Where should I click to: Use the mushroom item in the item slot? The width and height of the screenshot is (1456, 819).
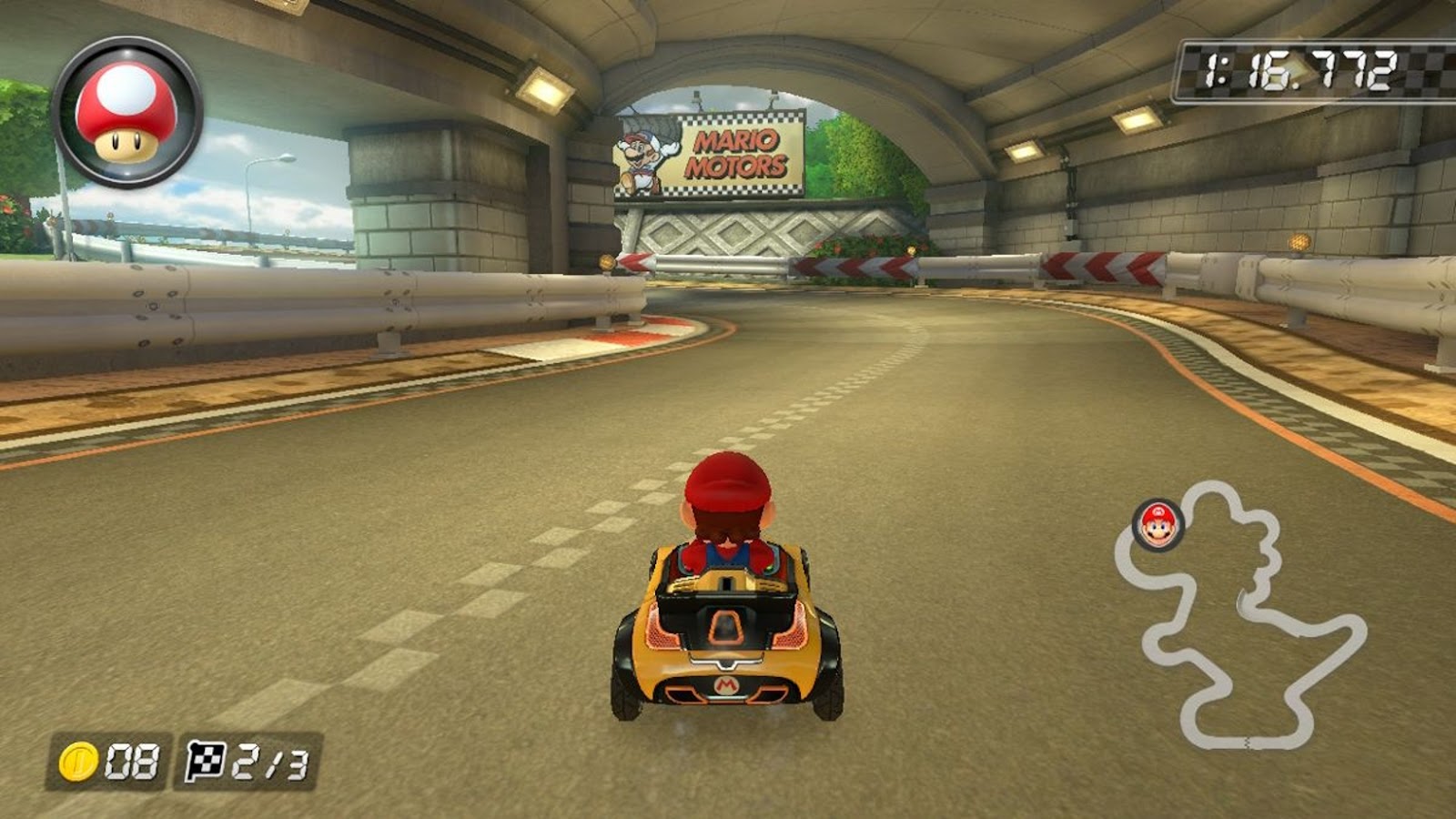point(126,113)
